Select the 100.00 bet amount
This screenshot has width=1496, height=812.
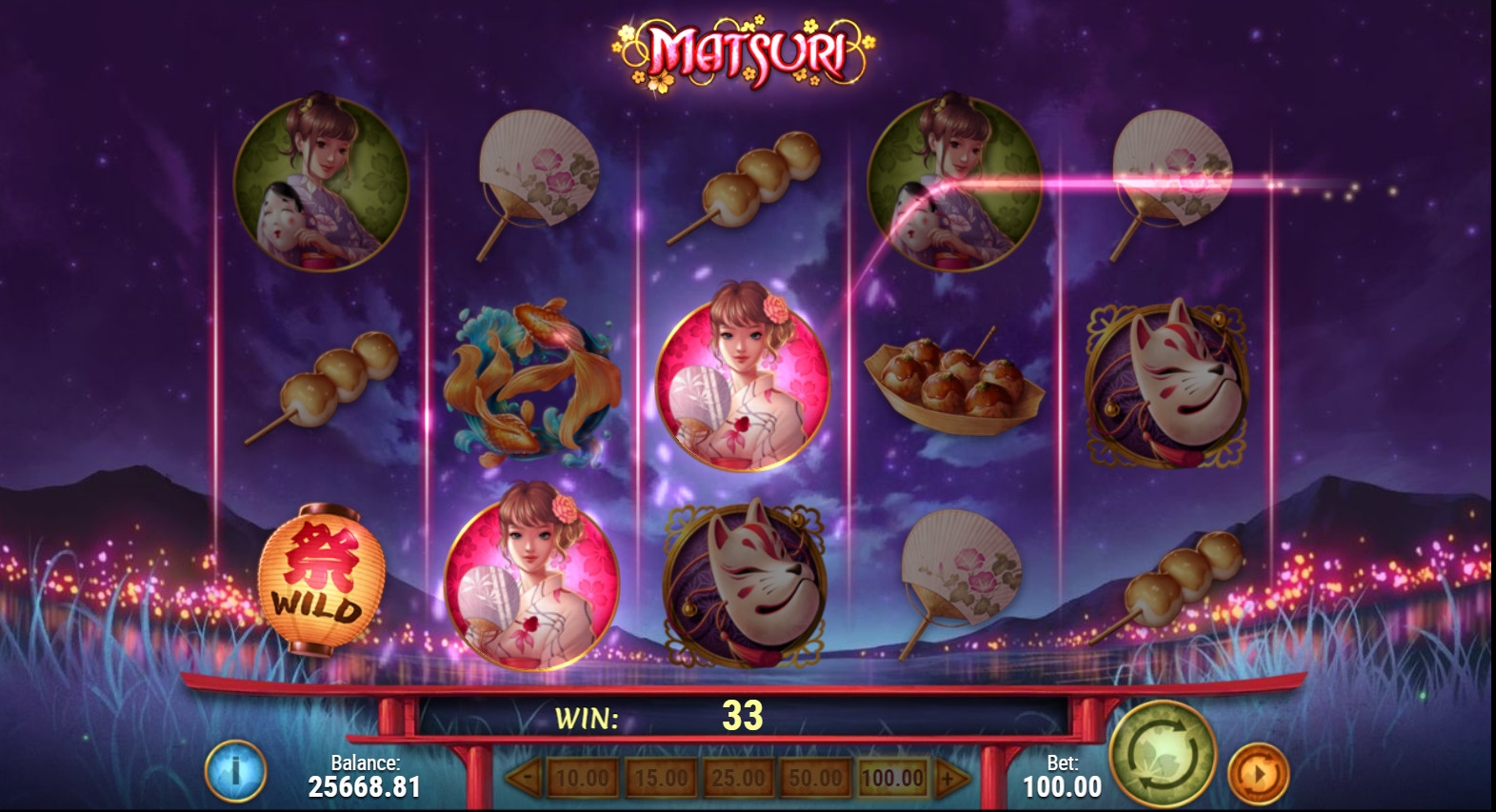point(892,779)
